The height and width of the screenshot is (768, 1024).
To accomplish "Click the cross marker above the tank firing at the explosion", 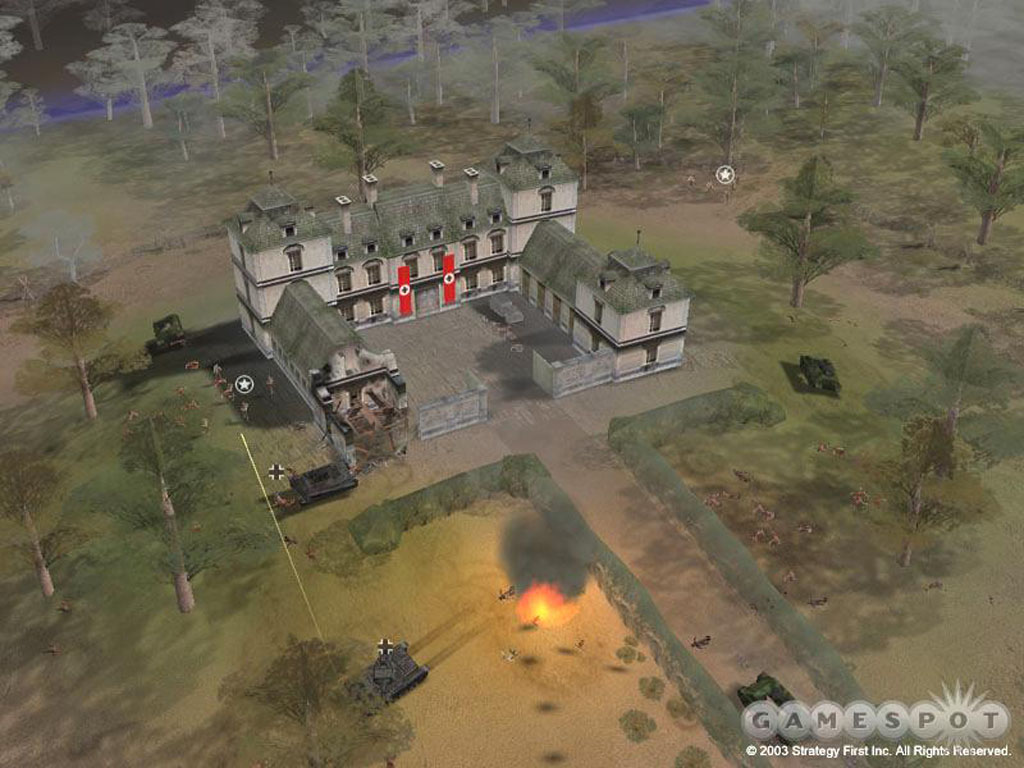I will coord(386,646).
